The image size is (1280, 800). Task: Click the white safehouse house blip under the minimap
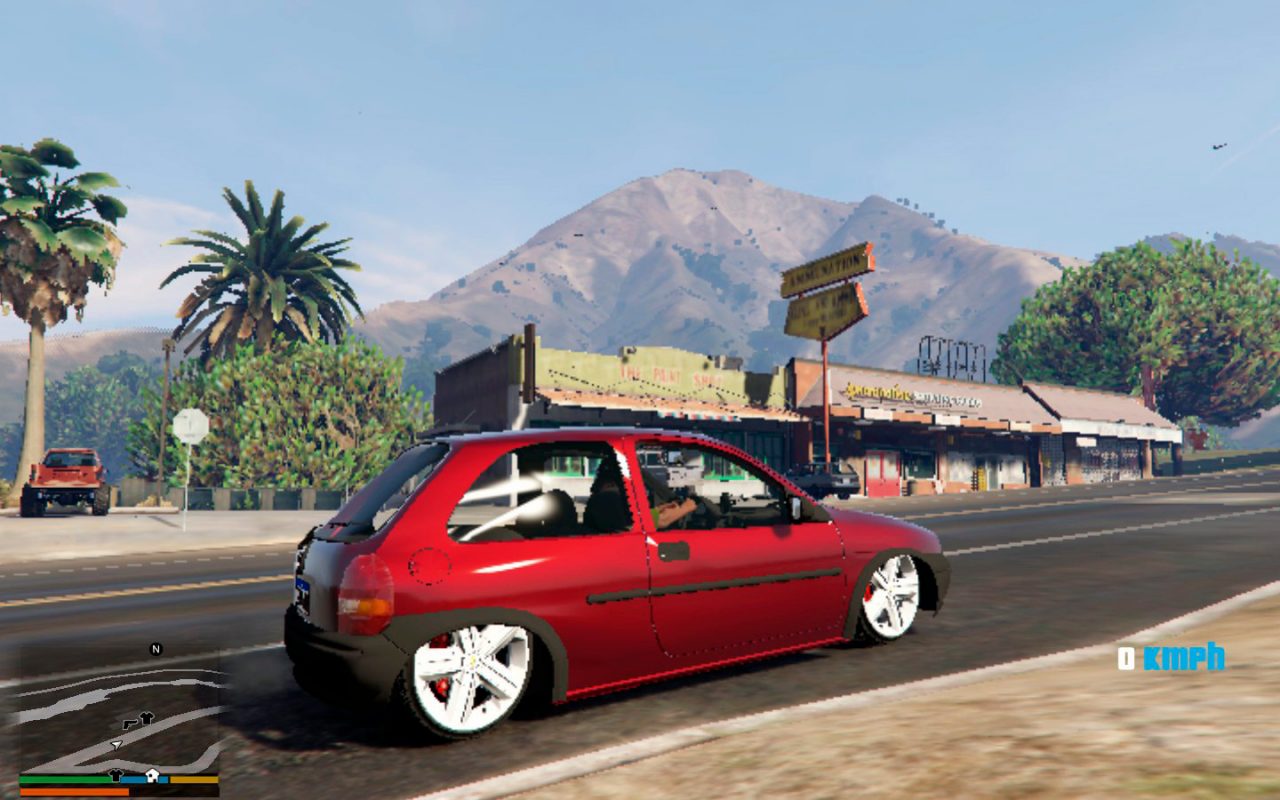pyautogui.click(x=152, y=774)
